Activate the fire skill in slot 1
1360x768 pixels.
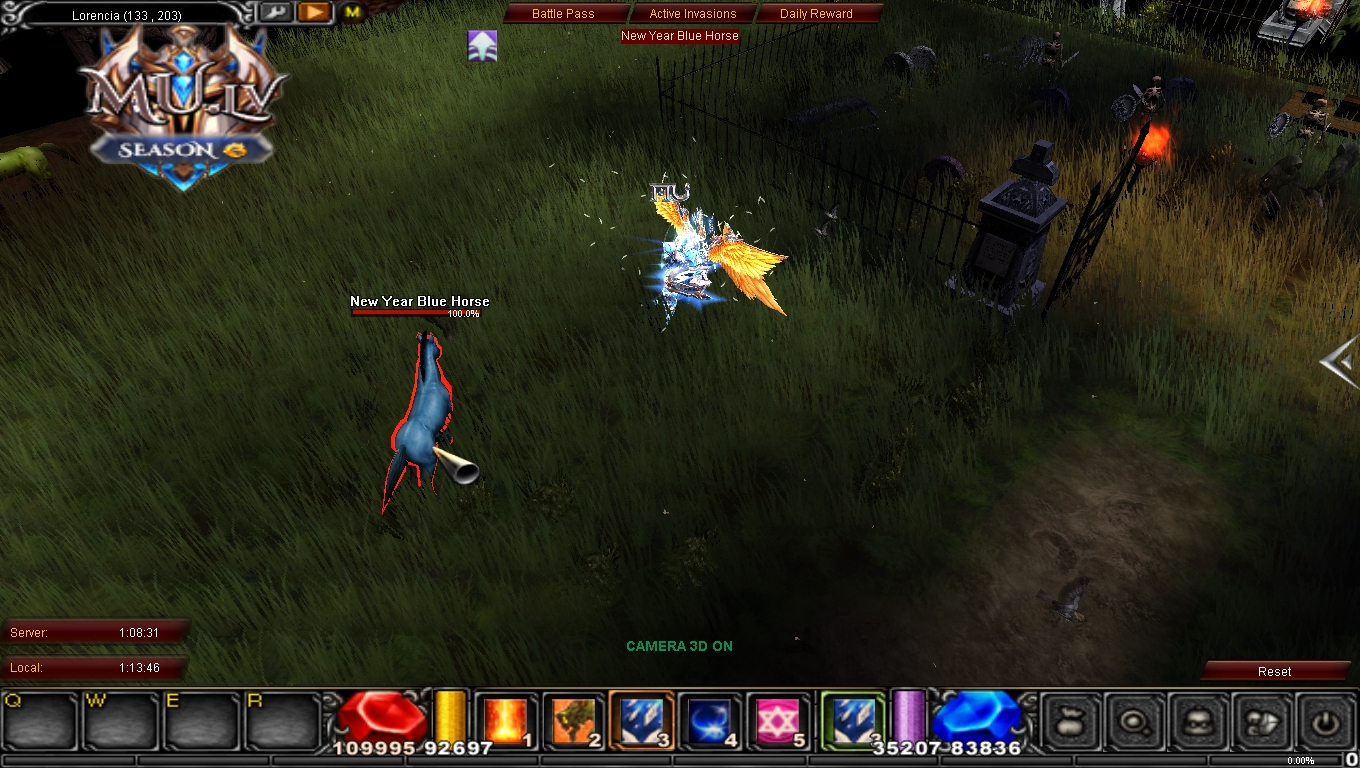pyautogui.click(x=506, y=718)
